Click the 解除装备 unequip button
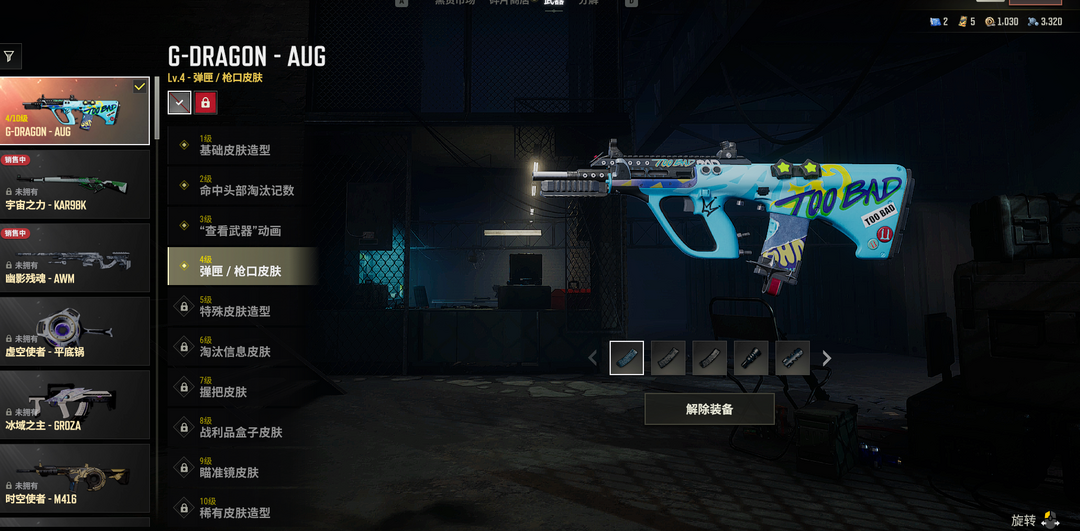 click(x=709, y=409)
